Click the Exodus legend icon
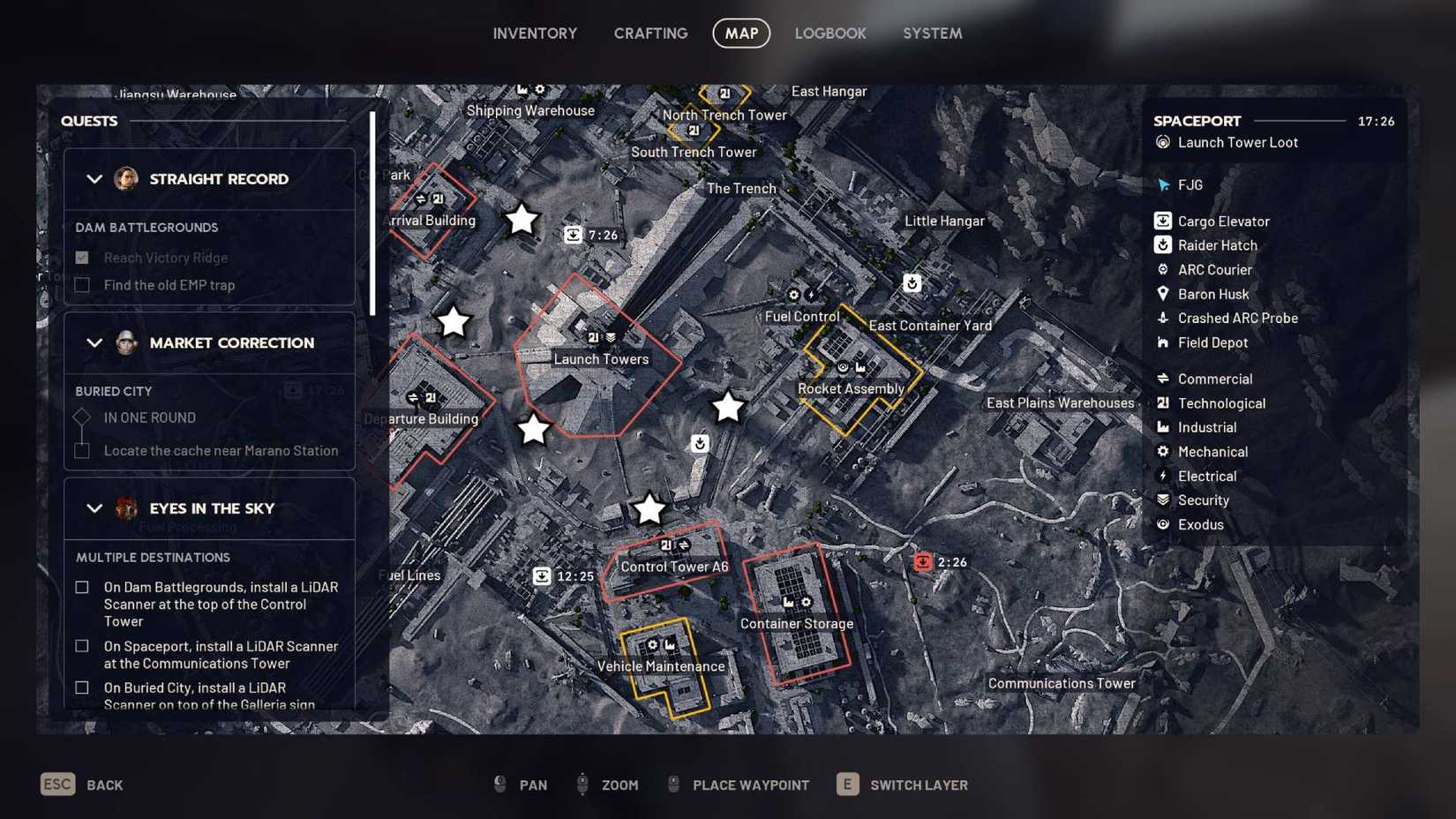The height and width of the screenshot is (819, 1456). [1162, 524]
